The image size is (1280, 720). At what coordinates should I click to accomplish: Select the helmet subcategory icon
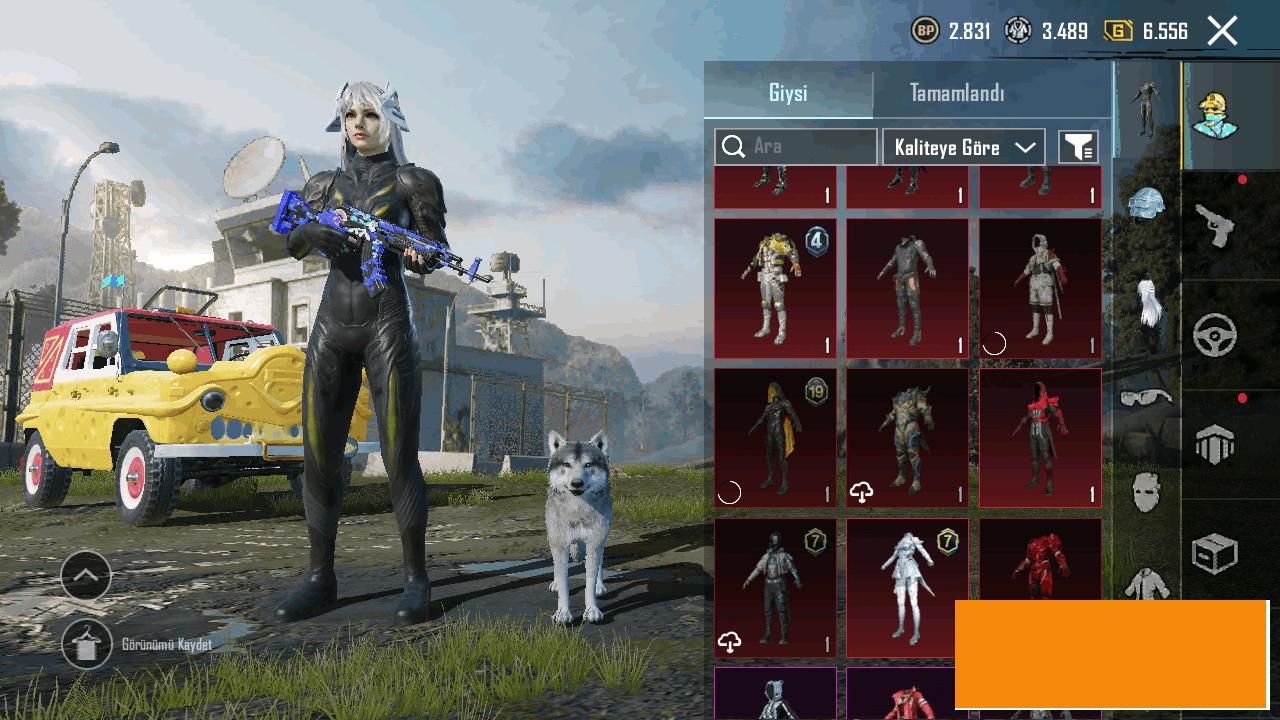[1146, 204]
